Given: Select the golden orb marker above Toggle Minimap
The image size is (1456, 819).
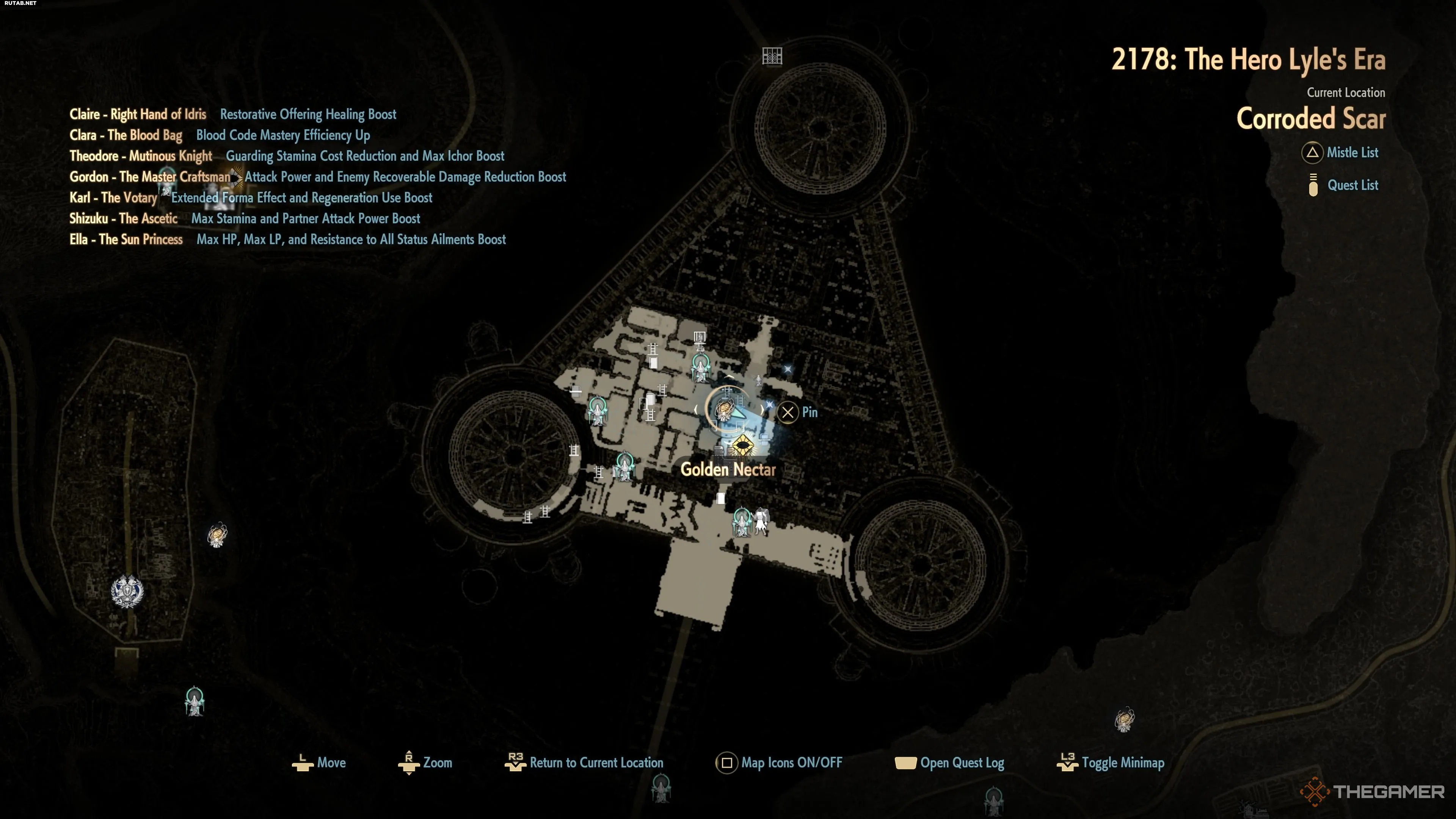Looking at the screenshot, I should tap(1124, 720).
